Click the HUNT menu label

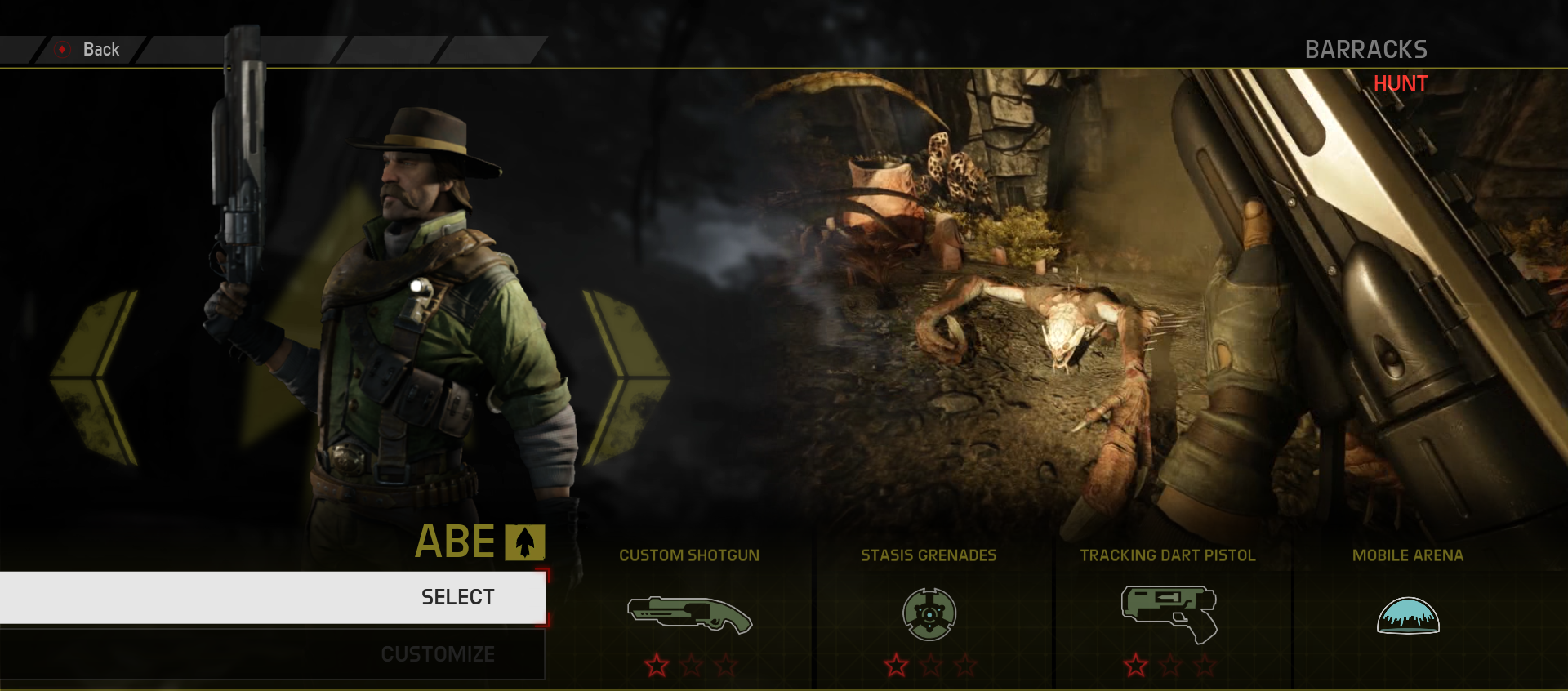[1401, 83]
